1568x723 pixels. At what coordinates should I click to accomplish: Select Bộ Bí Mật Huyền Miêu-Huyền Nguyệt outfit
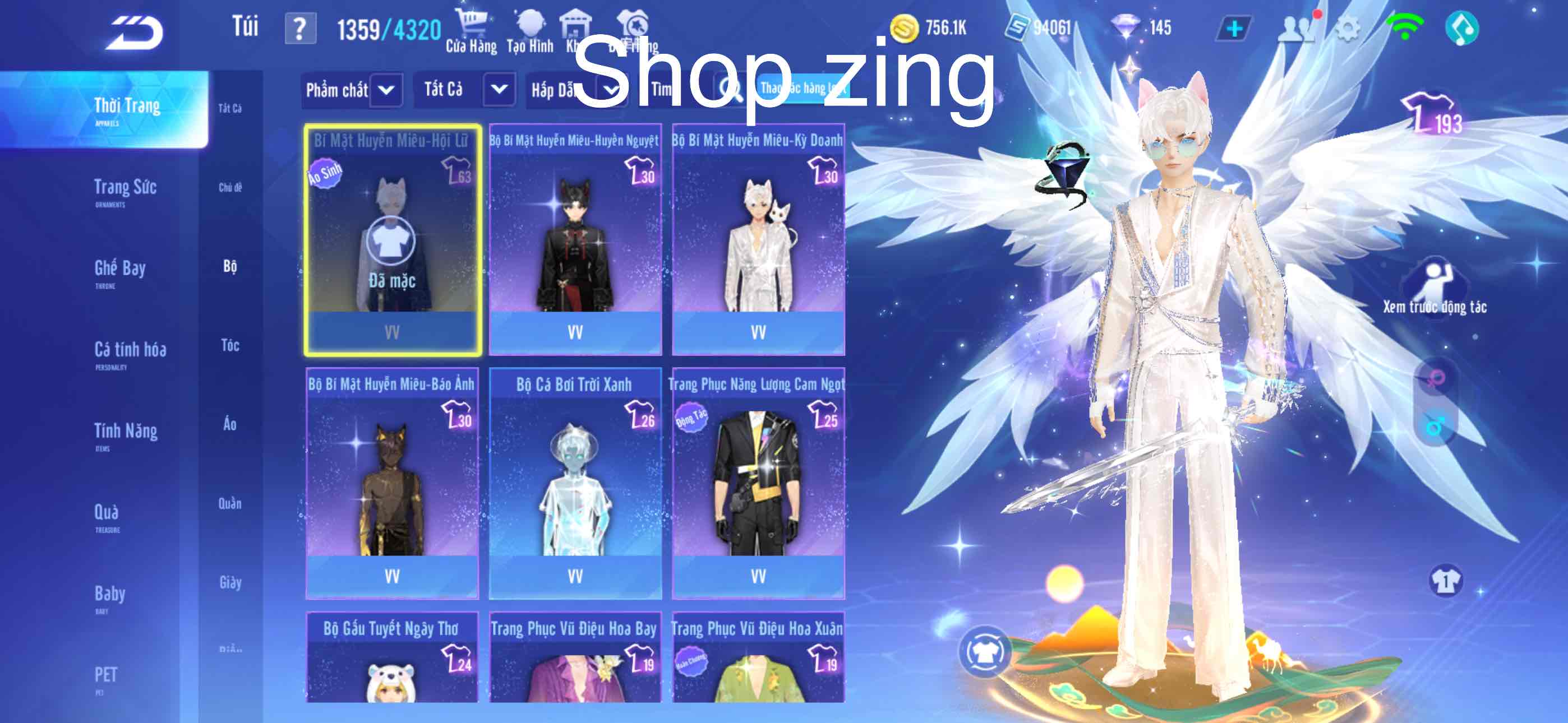pos(575,240)
